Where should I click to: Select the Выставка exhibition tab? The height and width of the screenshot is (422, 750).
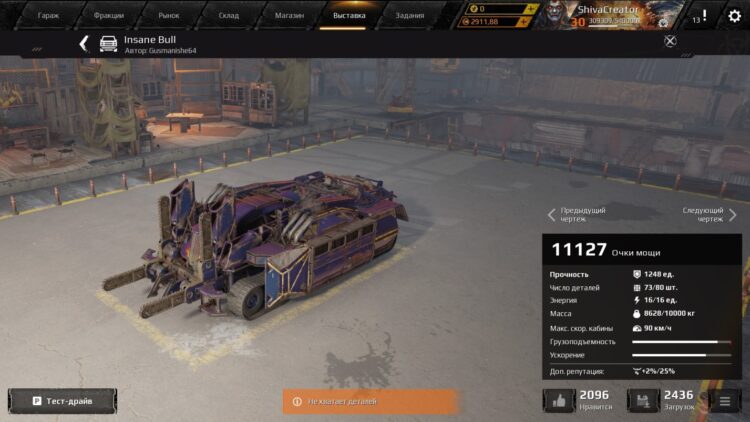pyautogui.click(x=349, y=15)
